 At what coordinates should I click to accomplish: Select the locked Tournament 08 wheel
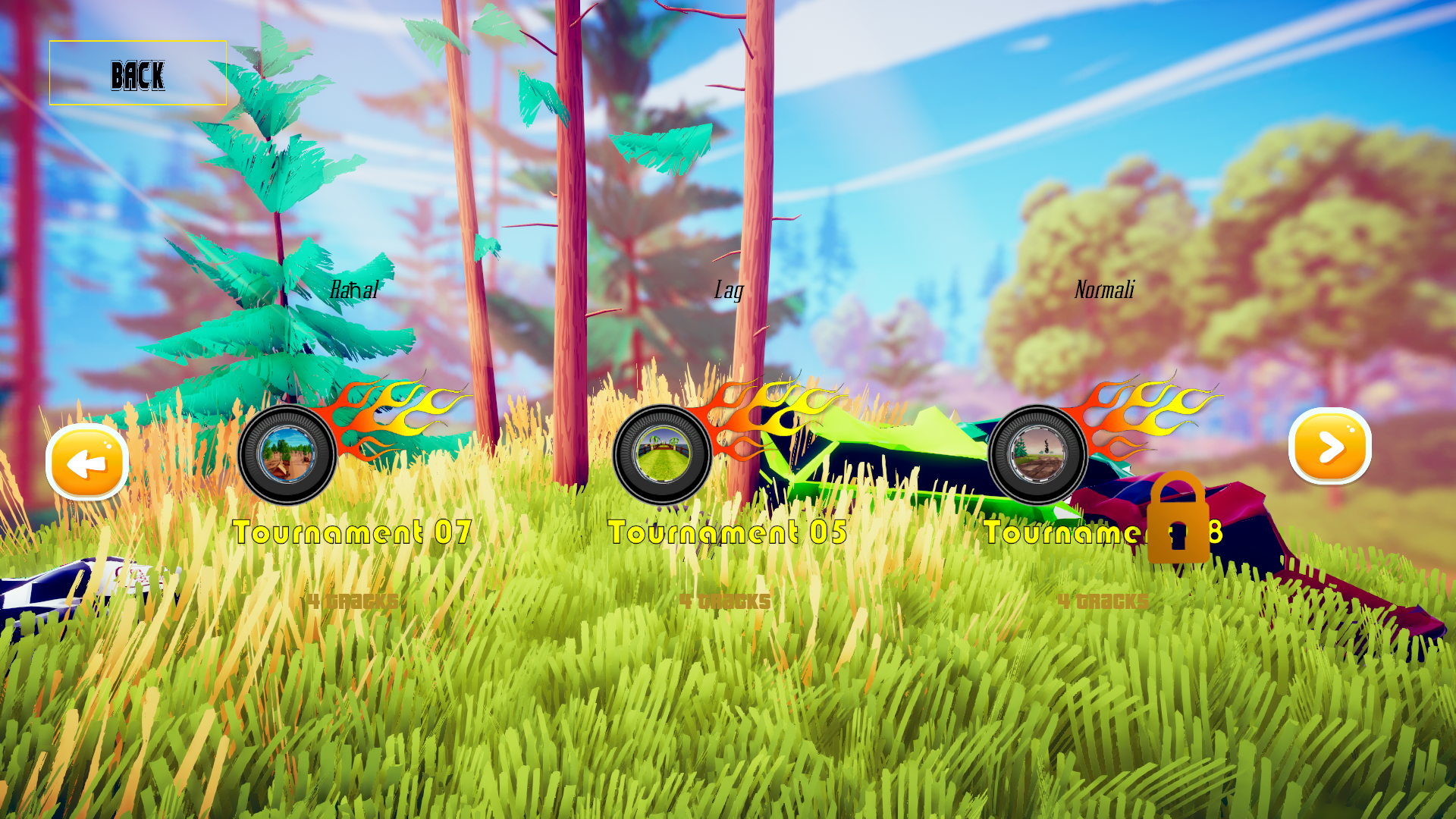(x=1037, y=454)
